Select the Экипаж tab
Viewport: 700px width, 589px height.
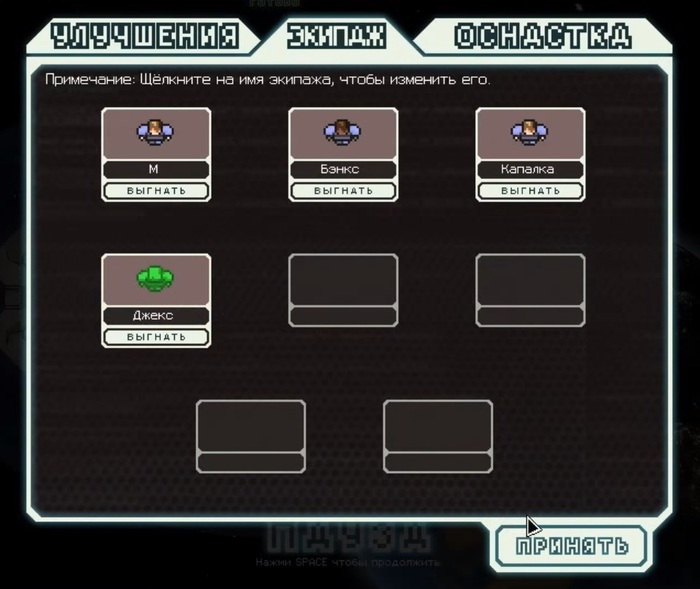pos(336,37)
